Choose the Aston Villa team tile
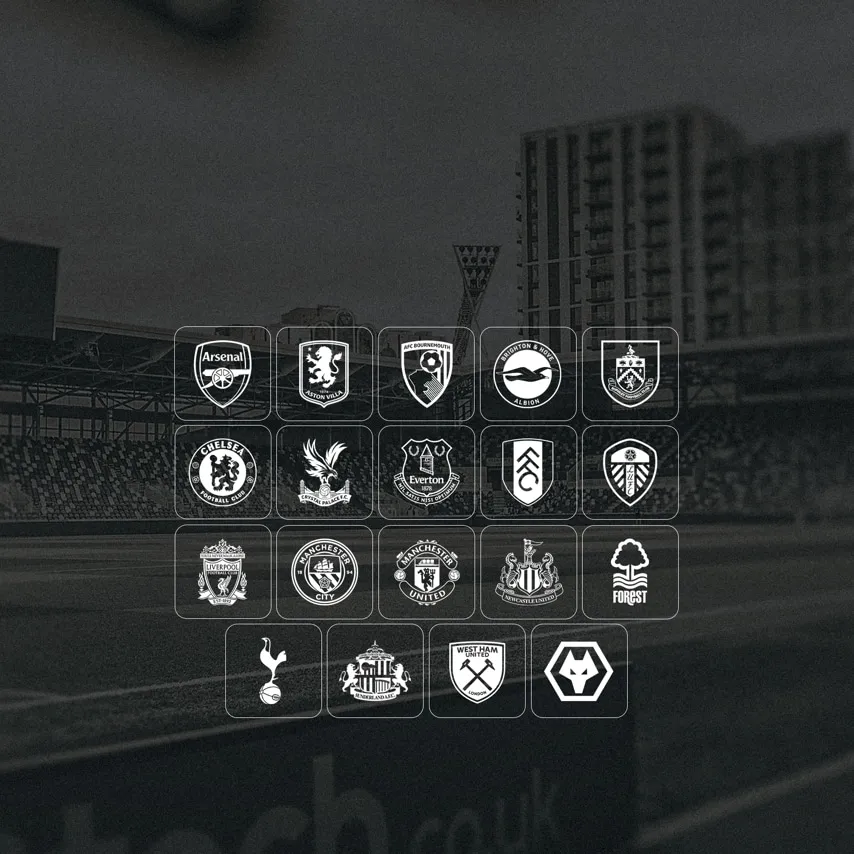The image size is (854, 854). pyautogui.click(x=324, y=374)
